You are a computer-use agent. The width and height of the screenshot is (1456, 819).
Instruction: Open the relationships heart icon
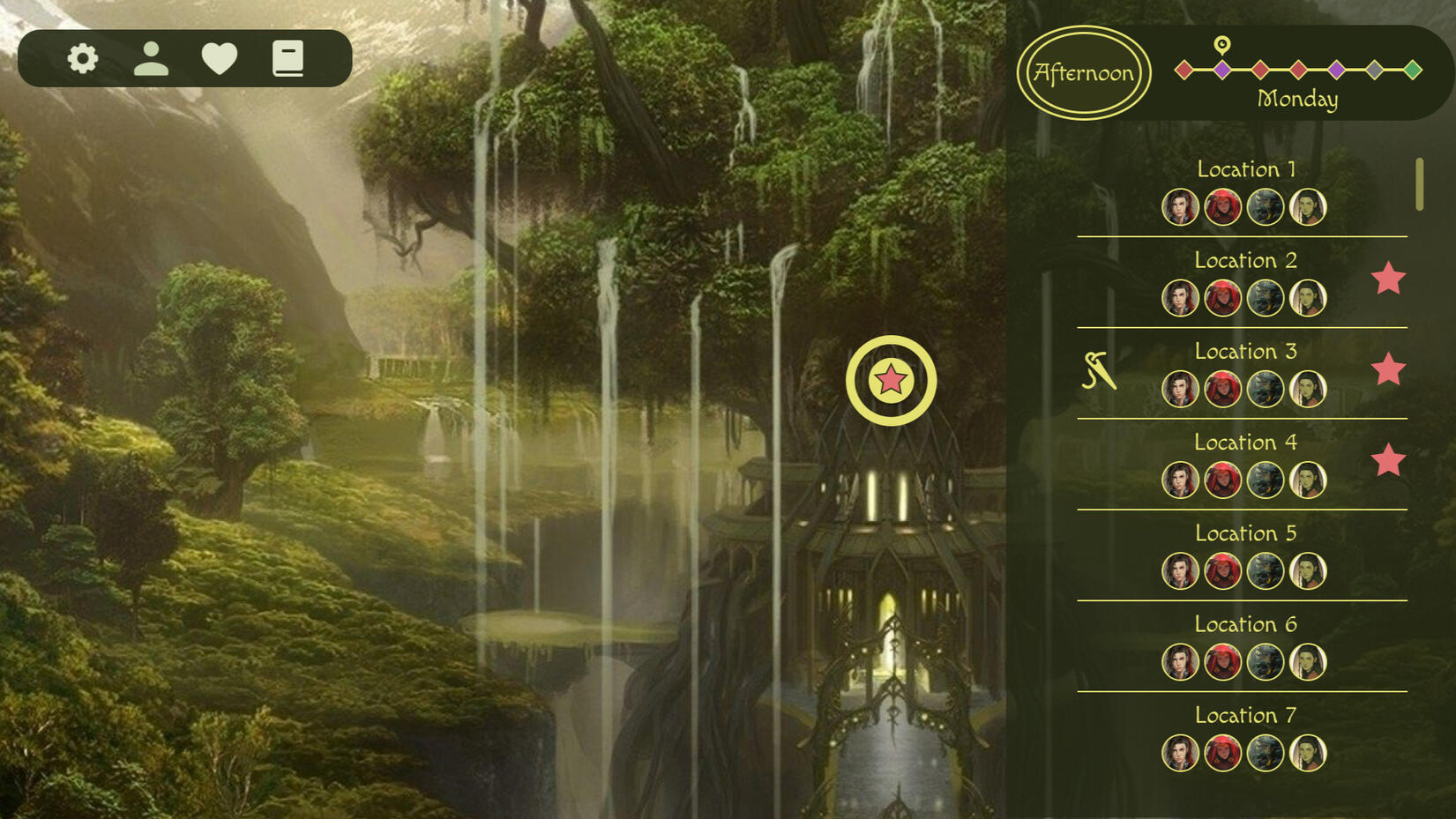[220, 58]
